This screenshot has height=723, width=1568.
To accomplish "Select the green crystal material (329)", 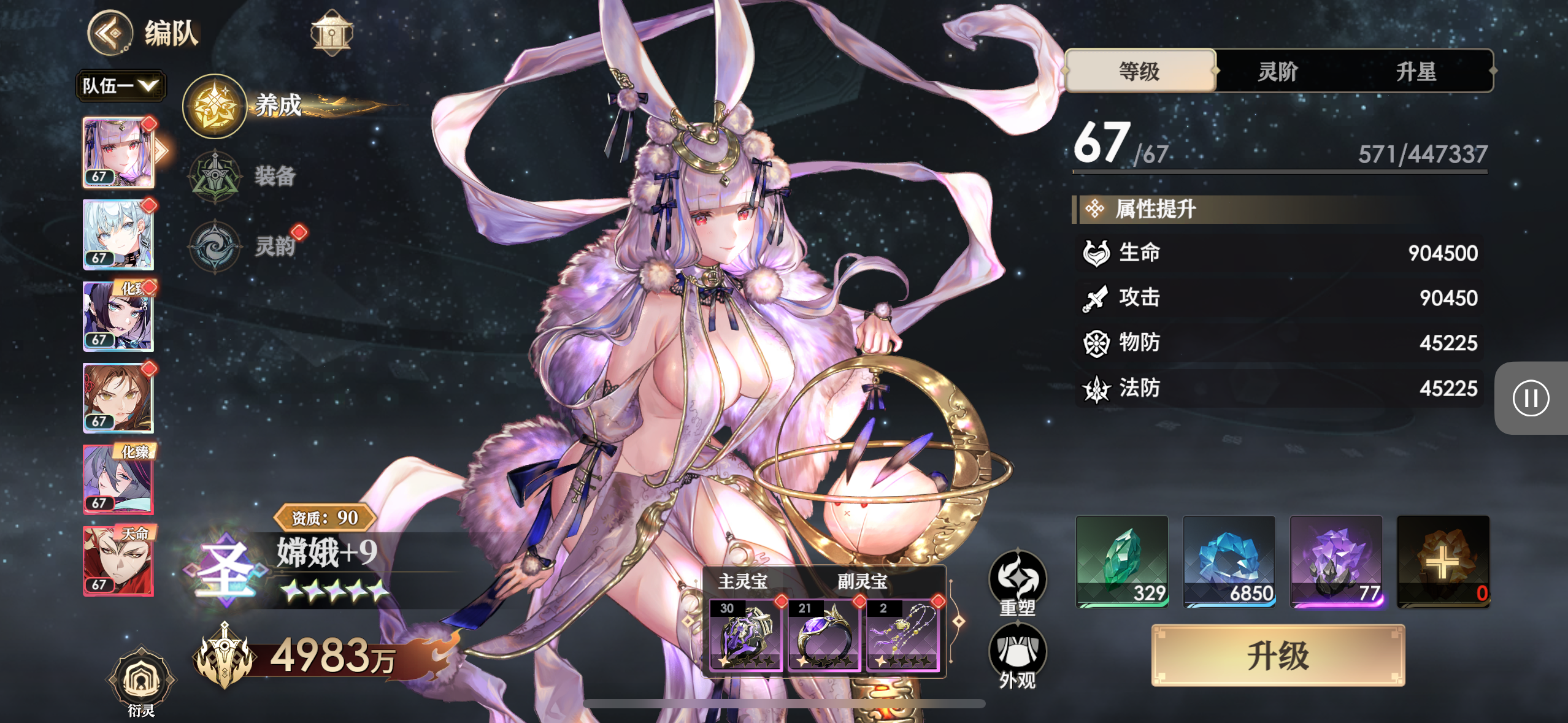I will (x=1122, y=561).
